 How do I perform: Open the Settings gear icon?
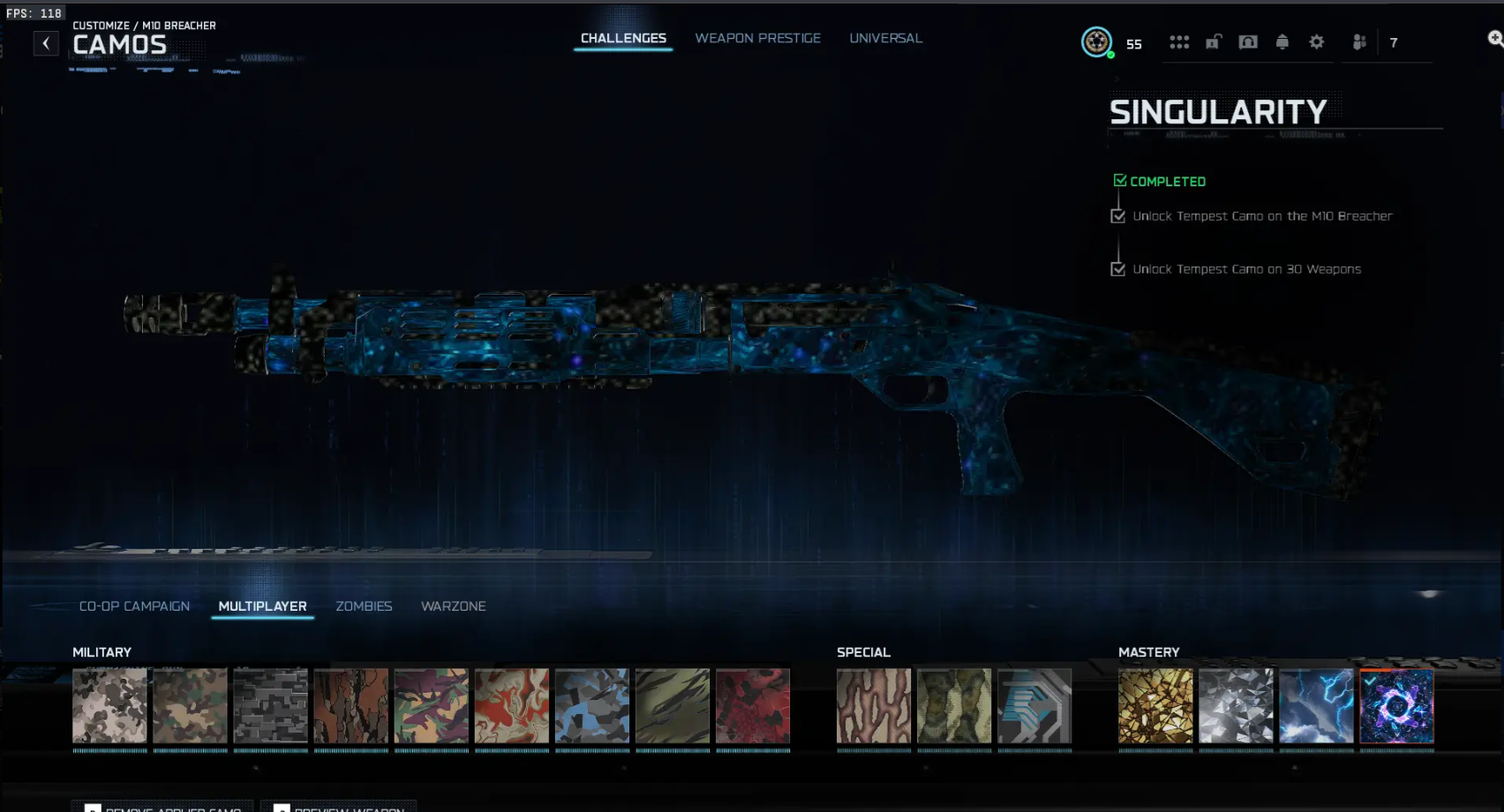tap(1316, 41)
